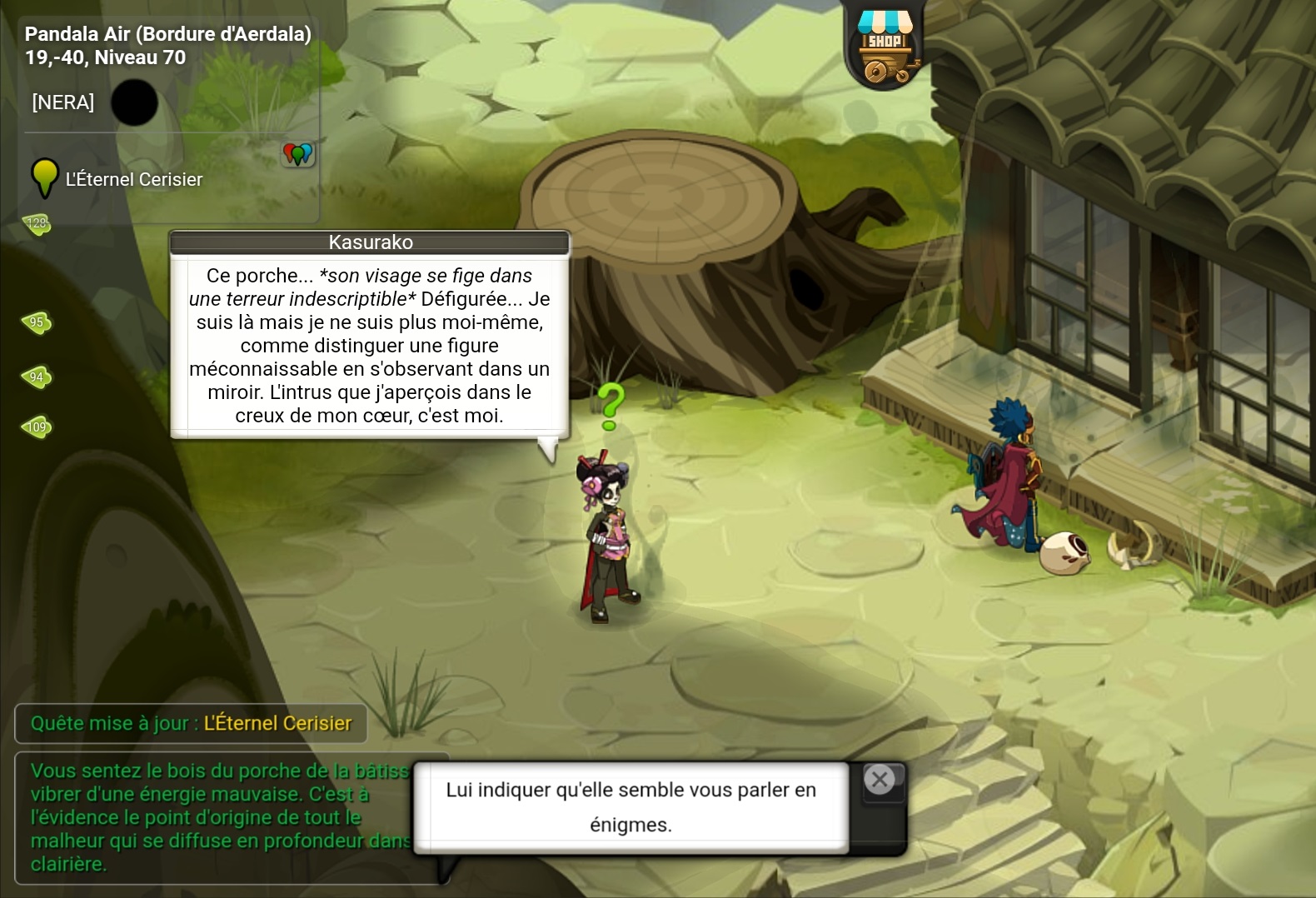Select the L'Éternel Cerisier quest tracker entry
1316x898 pixels.
point(133,179)
